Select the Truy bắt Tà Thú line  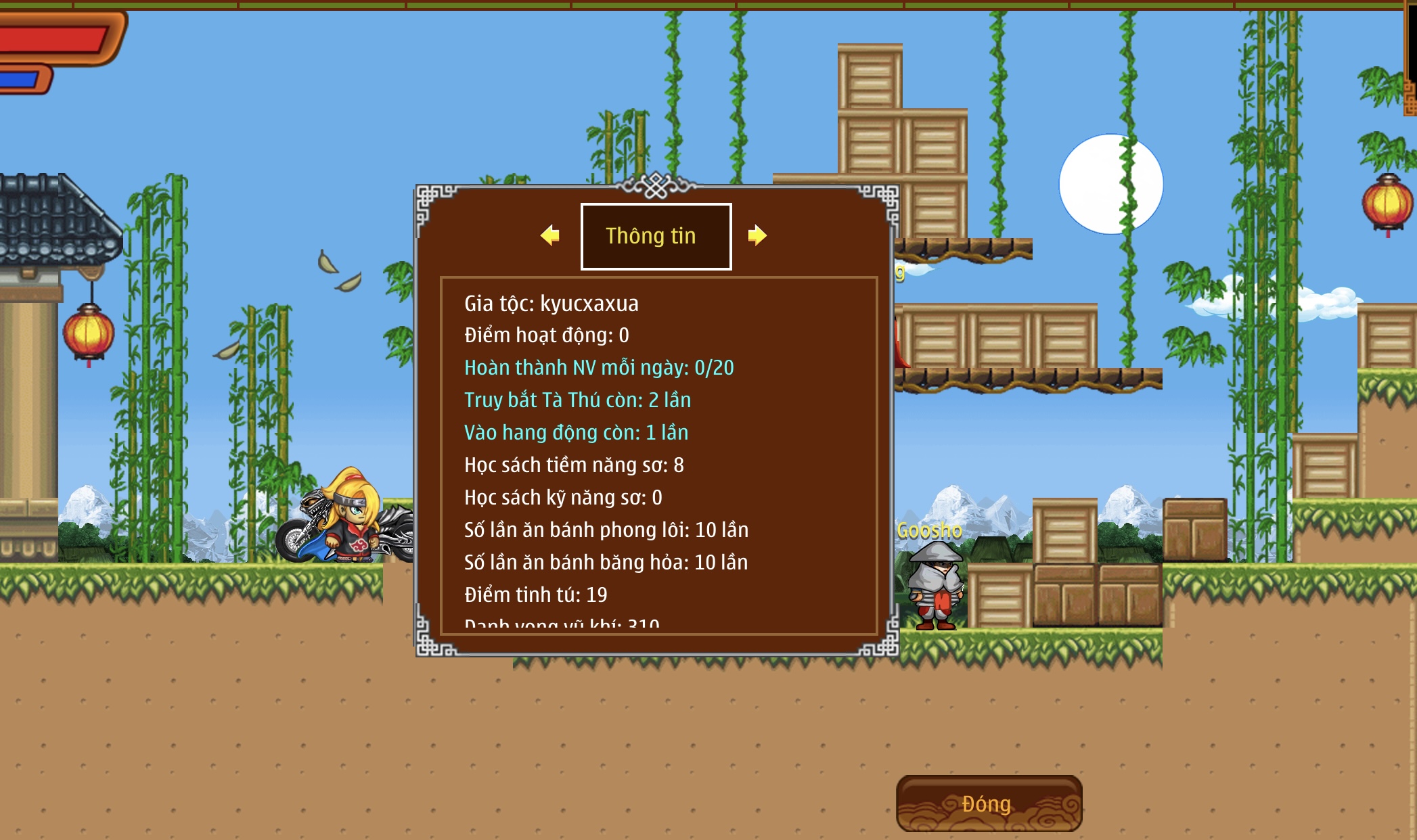(x=577, y=400)
